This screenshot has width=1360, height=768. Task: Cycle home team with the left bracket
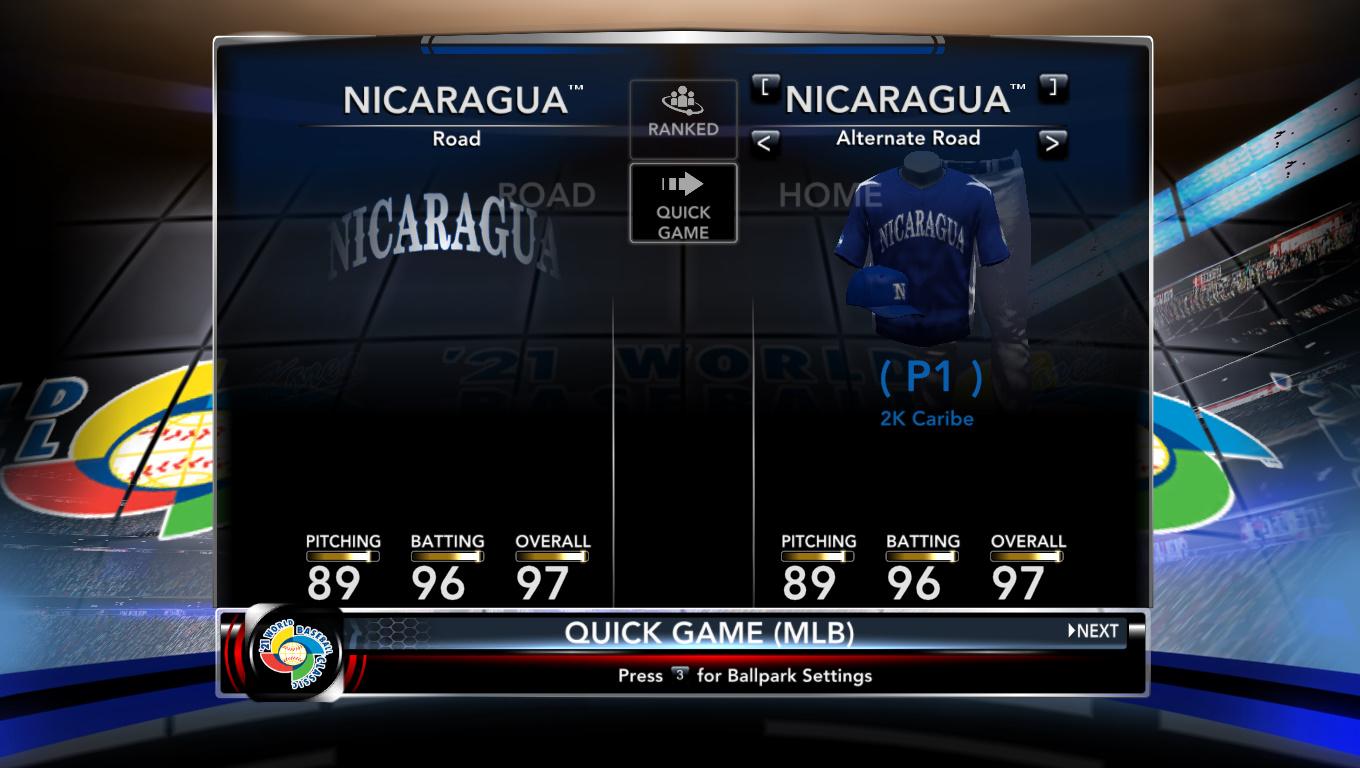tap(764, 87)
